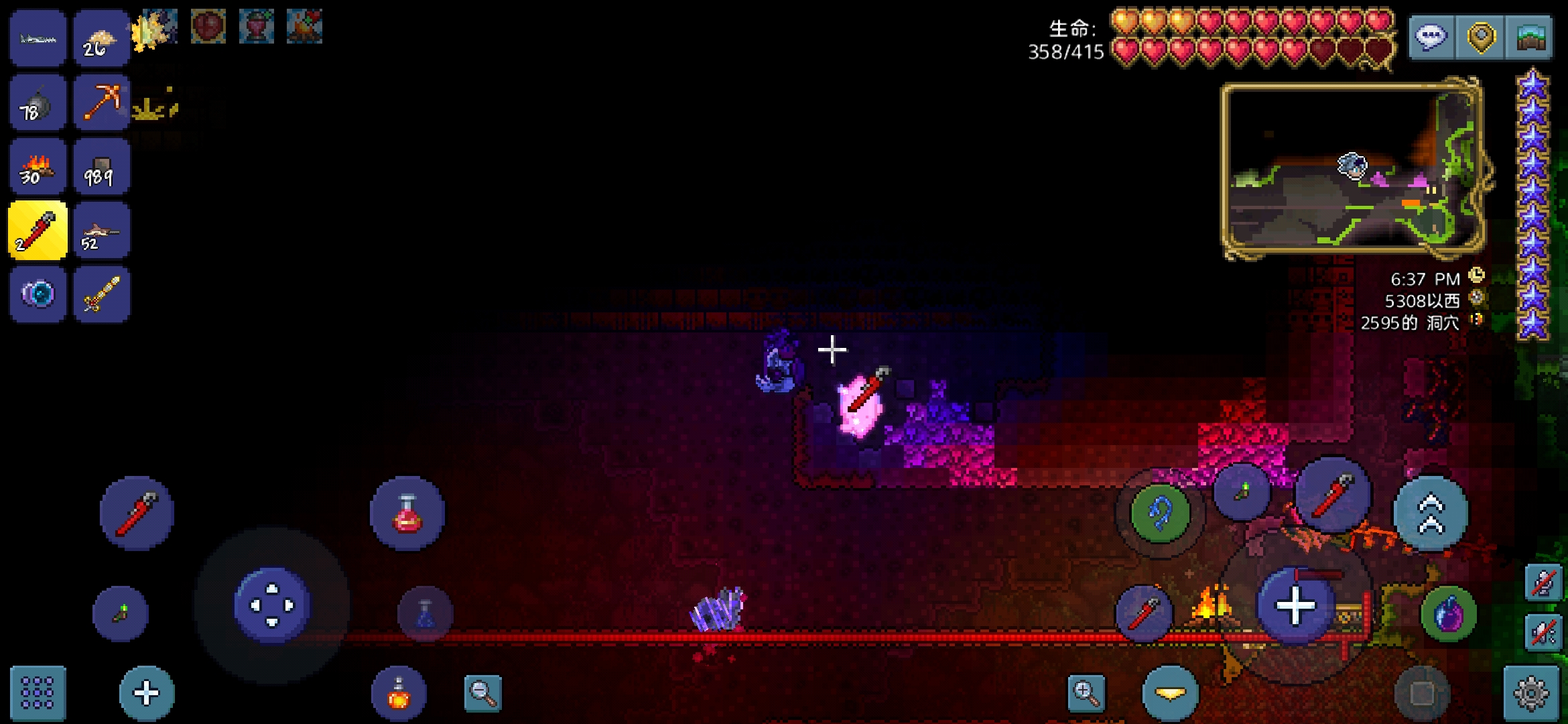Choose the campfire slot with 30
The width and height of the screenshot is (1568, 724).
38,167
